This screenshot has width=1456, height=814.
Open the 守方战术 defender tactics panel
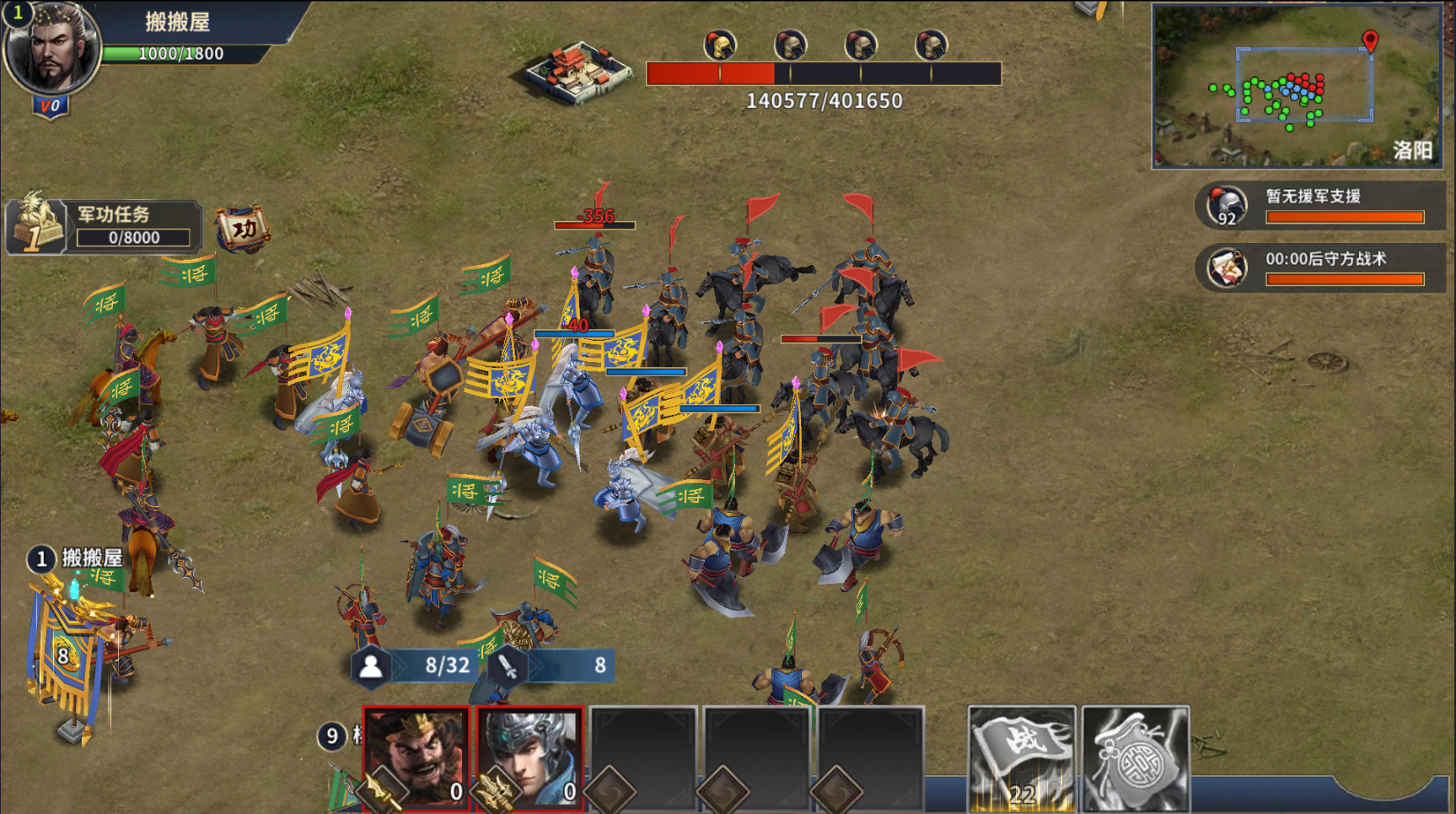[x=1319, y=267]
